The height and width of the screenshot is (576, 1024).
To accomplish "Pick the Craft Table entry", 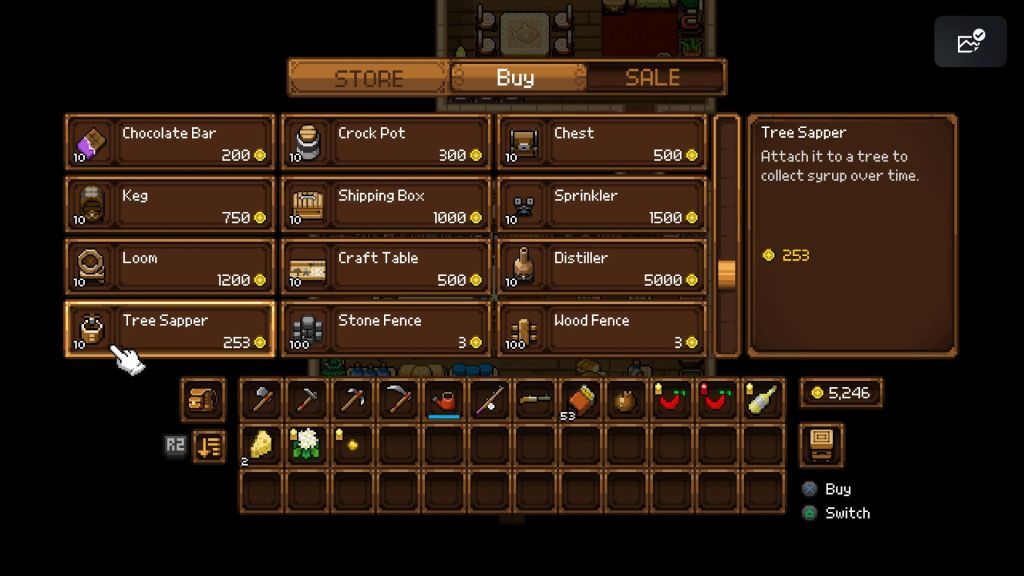I will coord(386,267).
